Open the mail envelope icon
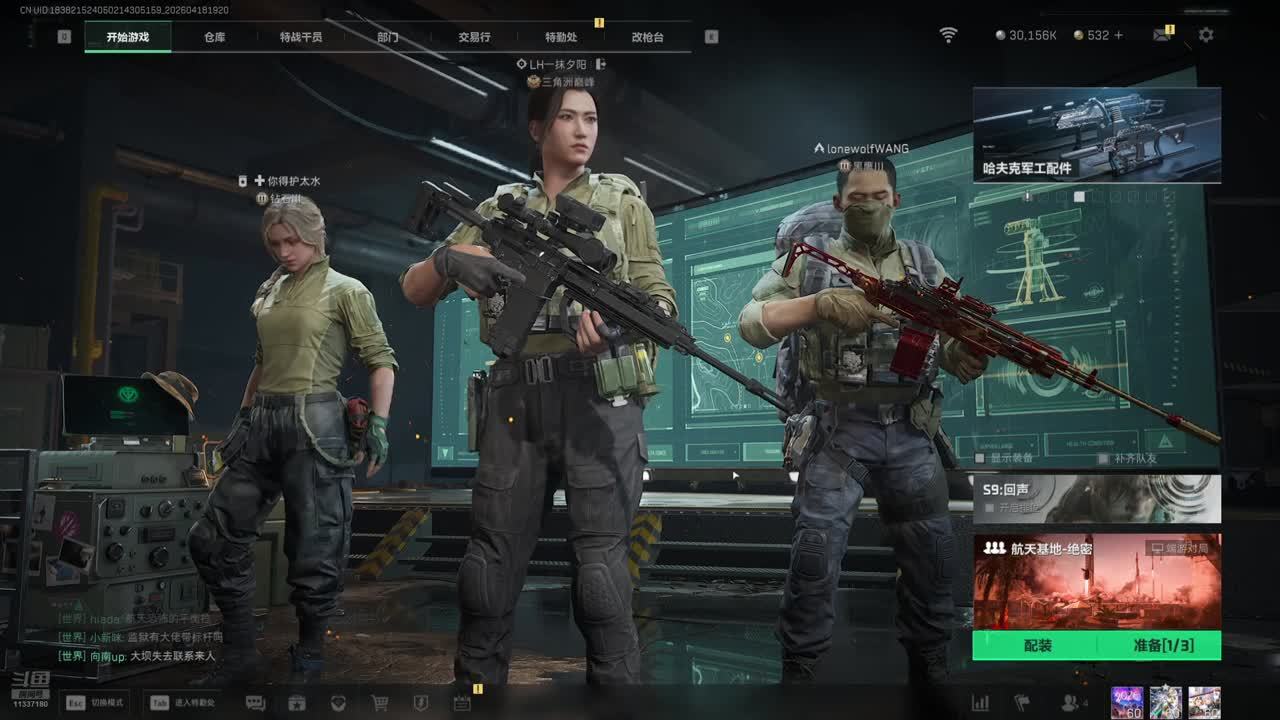 1161,35
